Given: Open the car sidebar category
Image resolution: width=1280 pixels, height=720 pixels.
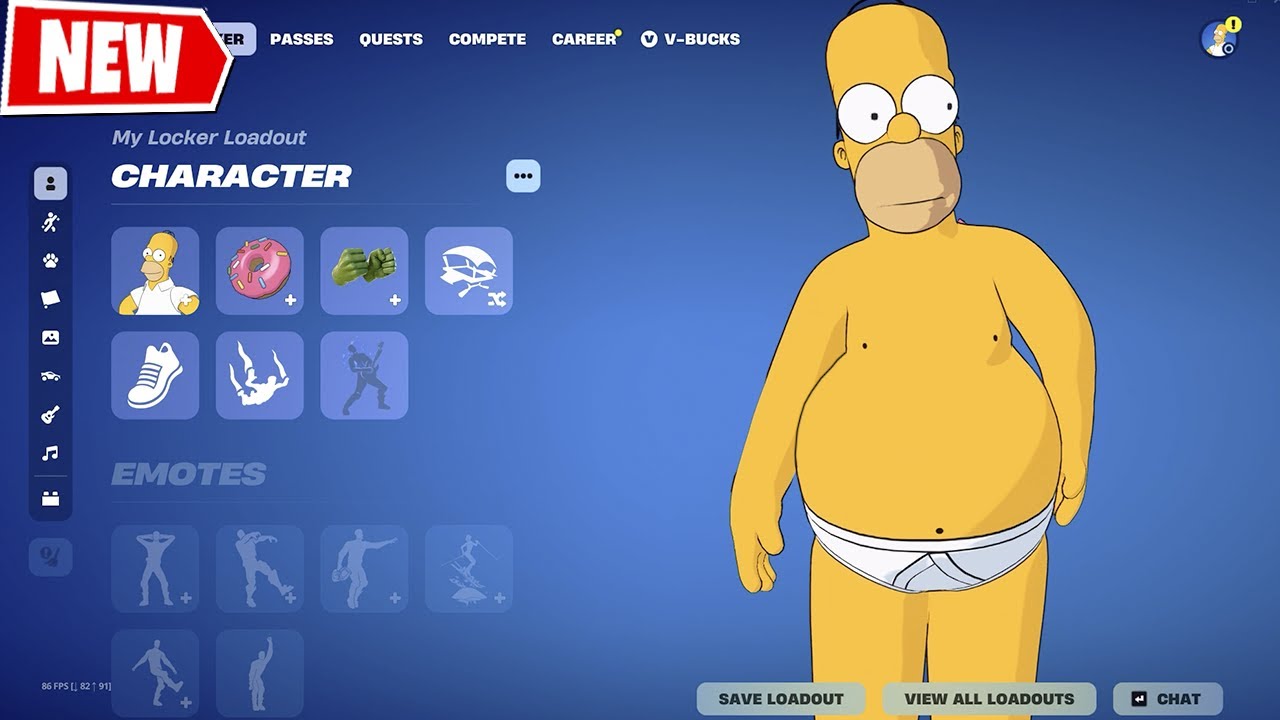Looking at the screenshot, I should coord(50,376).
